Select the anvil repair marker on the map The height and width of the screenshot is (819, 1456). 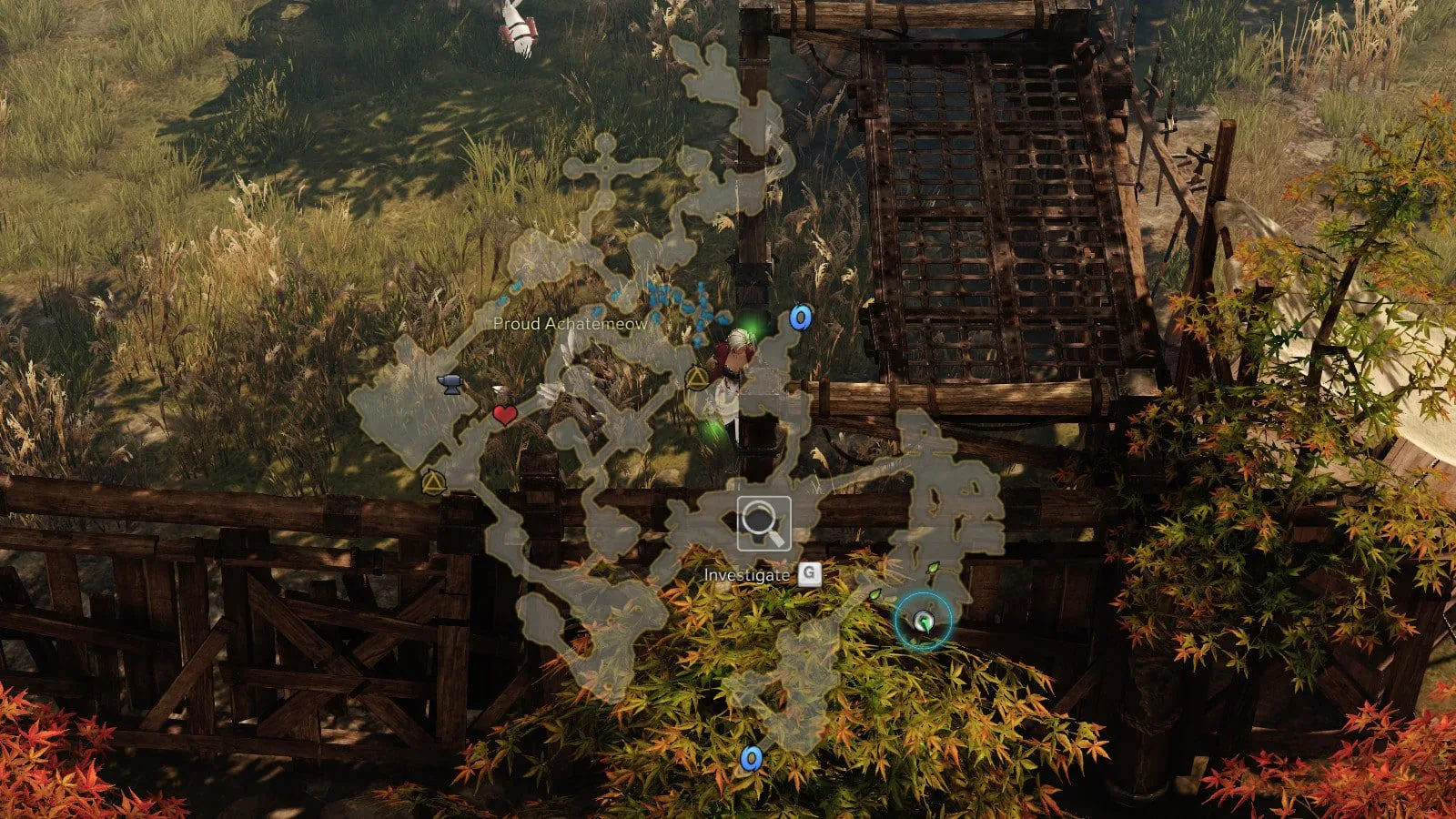tap(450, 384)
